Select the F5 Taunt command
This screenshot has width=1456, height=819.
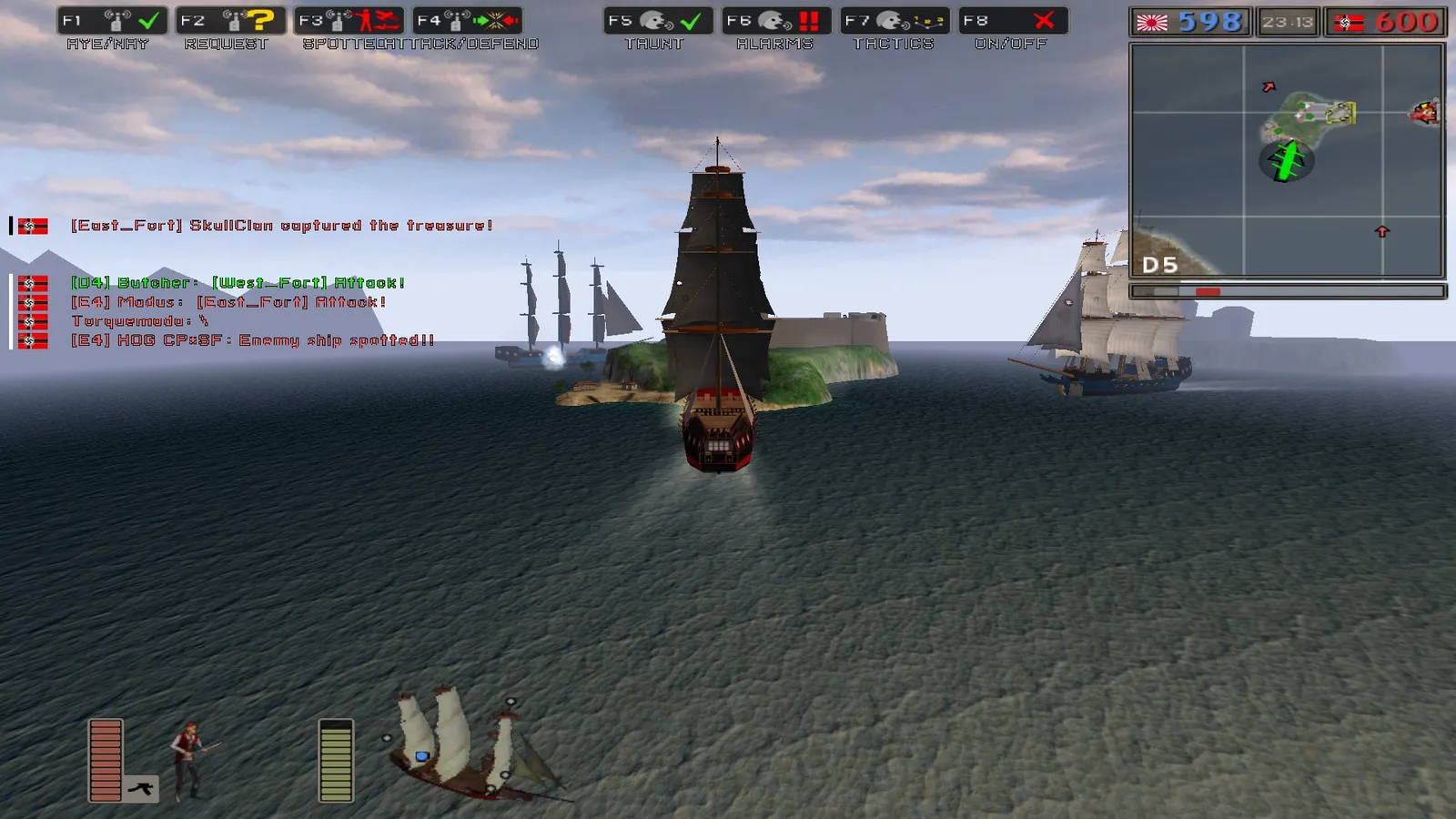pos(658,21)
